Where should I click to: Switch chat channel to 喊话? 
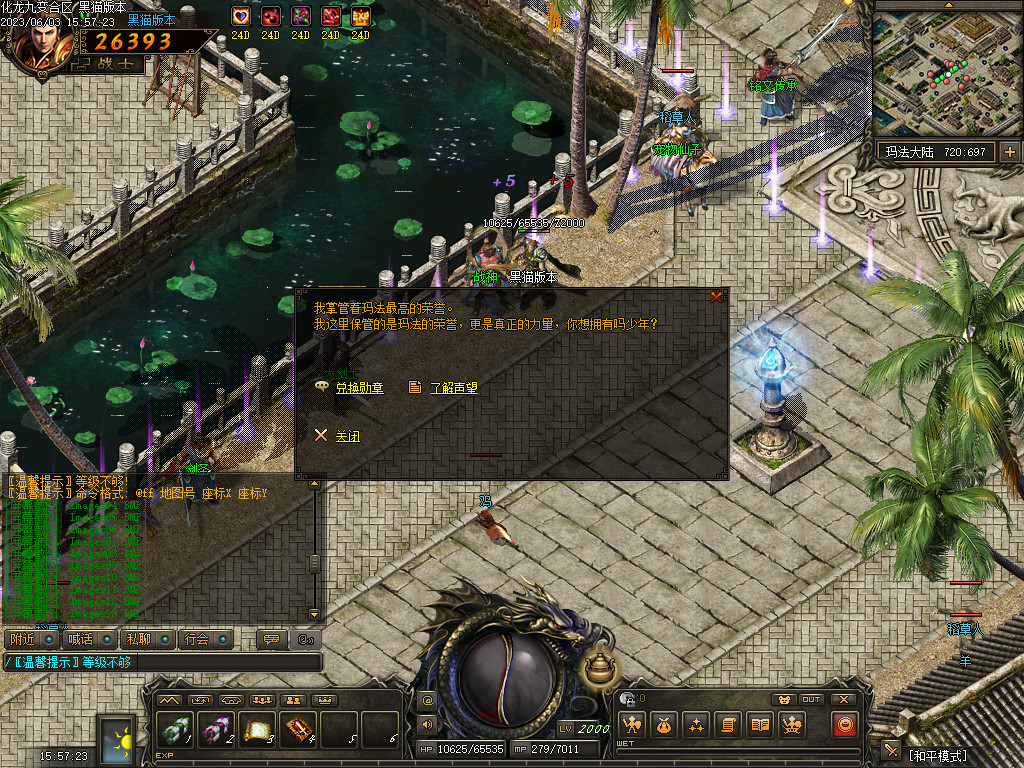pyautogui.click(x=80, y=639)
